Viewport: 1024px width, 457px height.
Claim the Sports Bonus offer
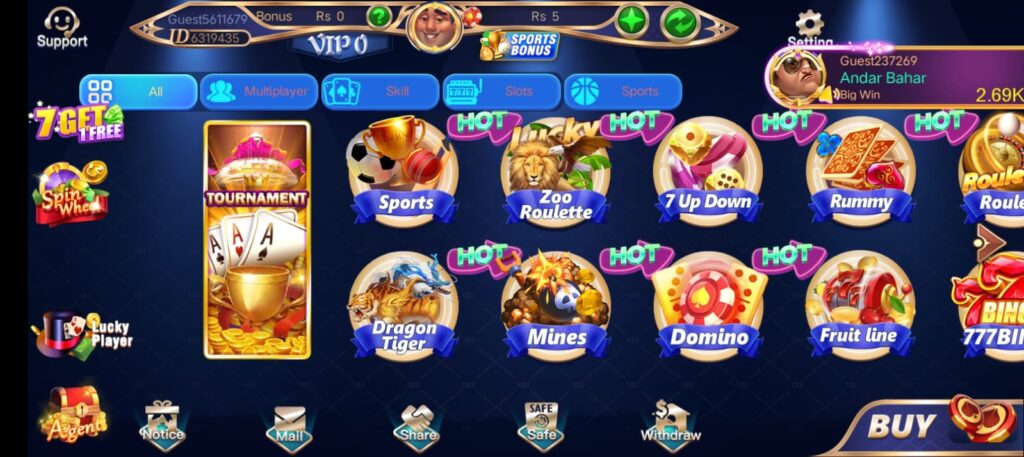point(520,44)
